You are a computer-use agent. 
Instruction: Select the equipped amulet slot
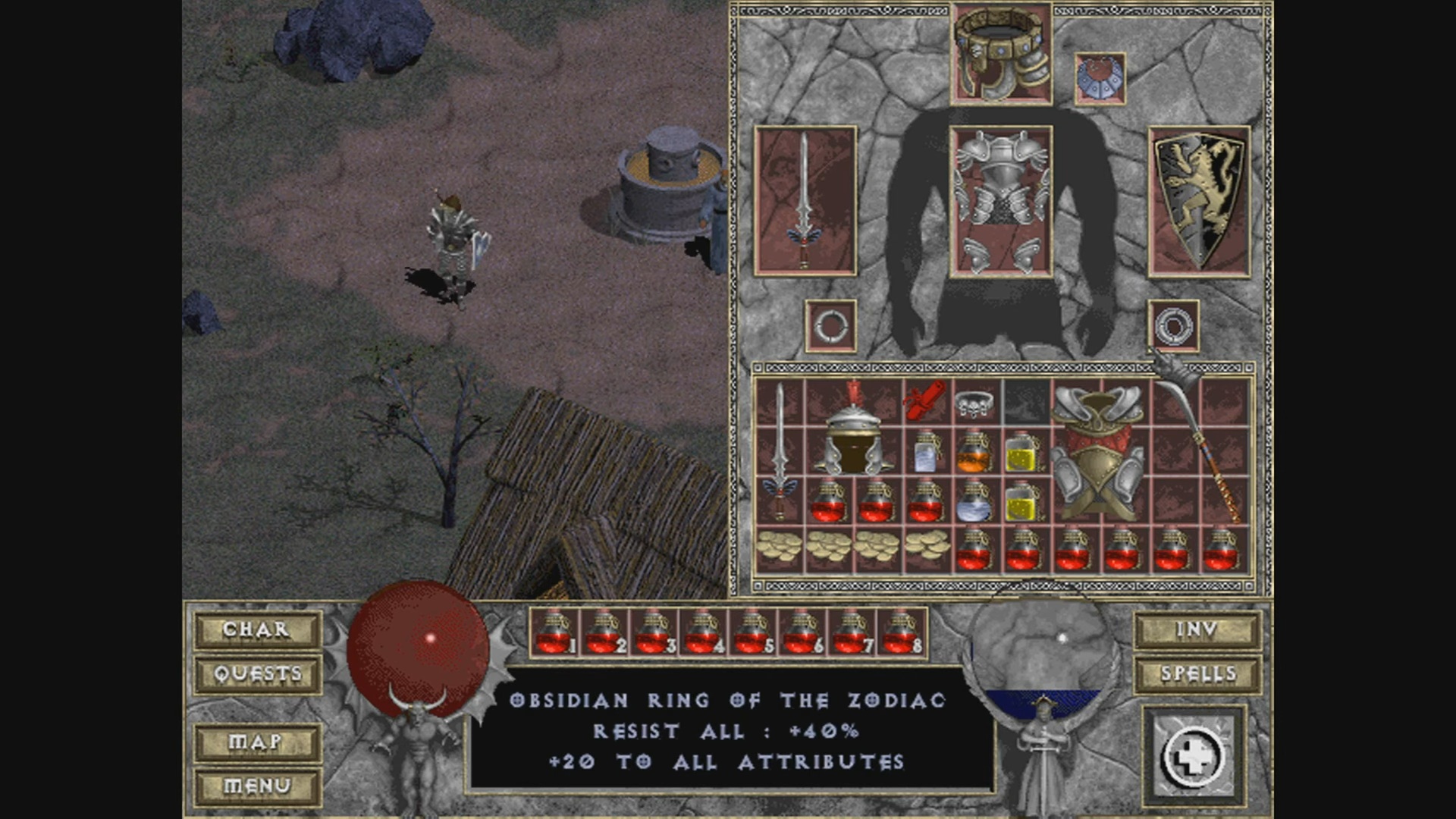[1100, 78]
